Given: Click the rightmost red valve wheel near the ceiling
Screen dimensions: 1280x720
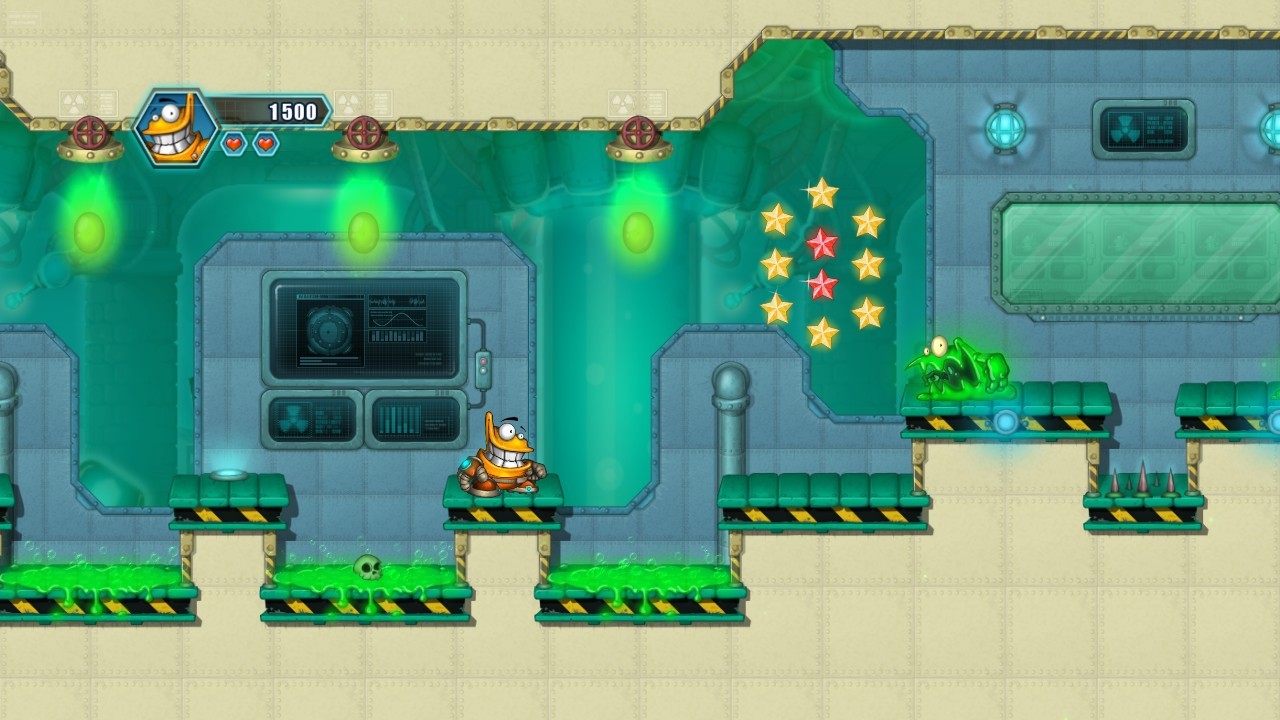Looking at the screenshot, I should click(638, 131).
